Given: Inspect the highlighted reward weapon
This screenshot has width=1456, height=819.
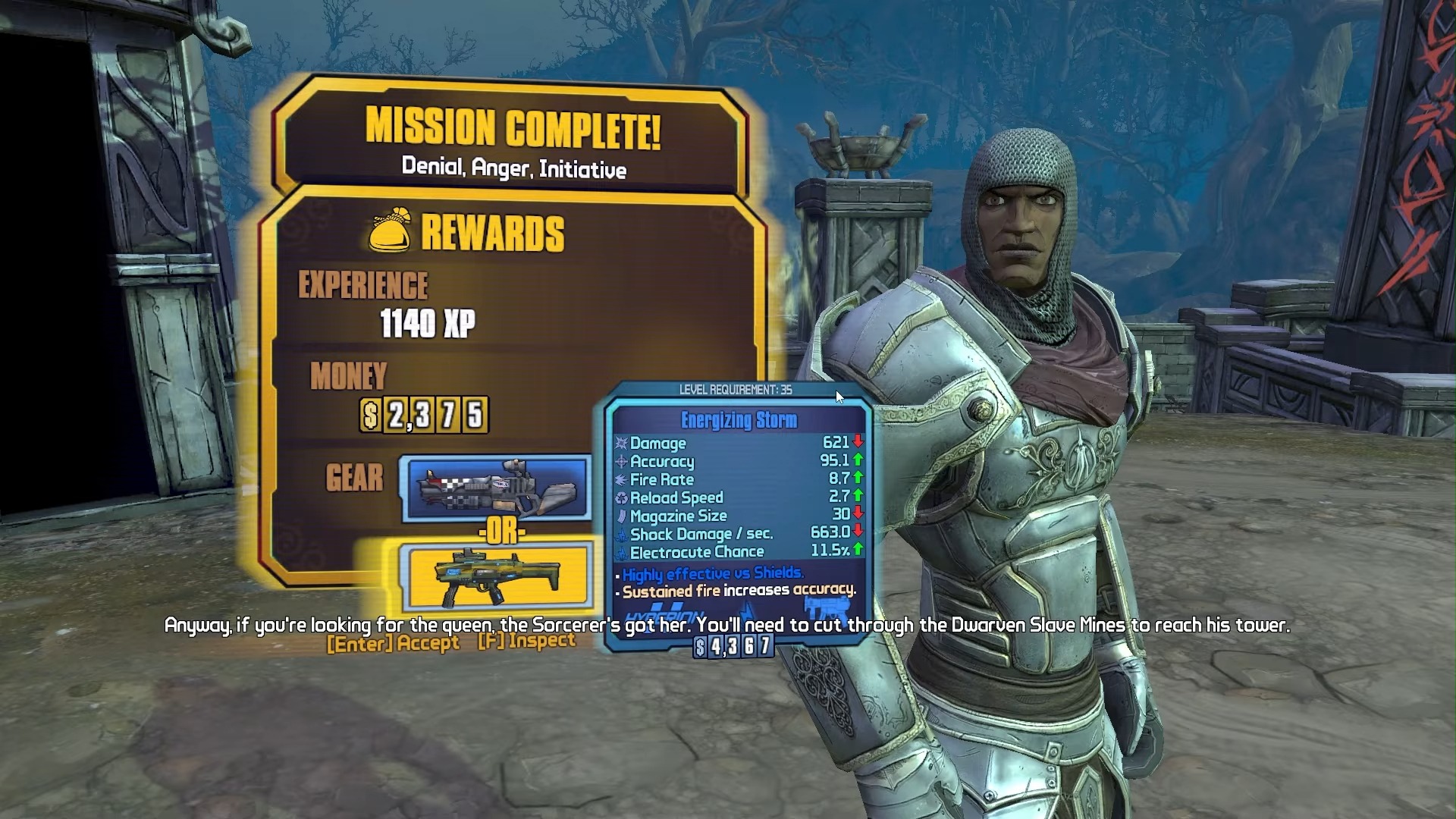Looking at the screenshot, I should [526, 642].
